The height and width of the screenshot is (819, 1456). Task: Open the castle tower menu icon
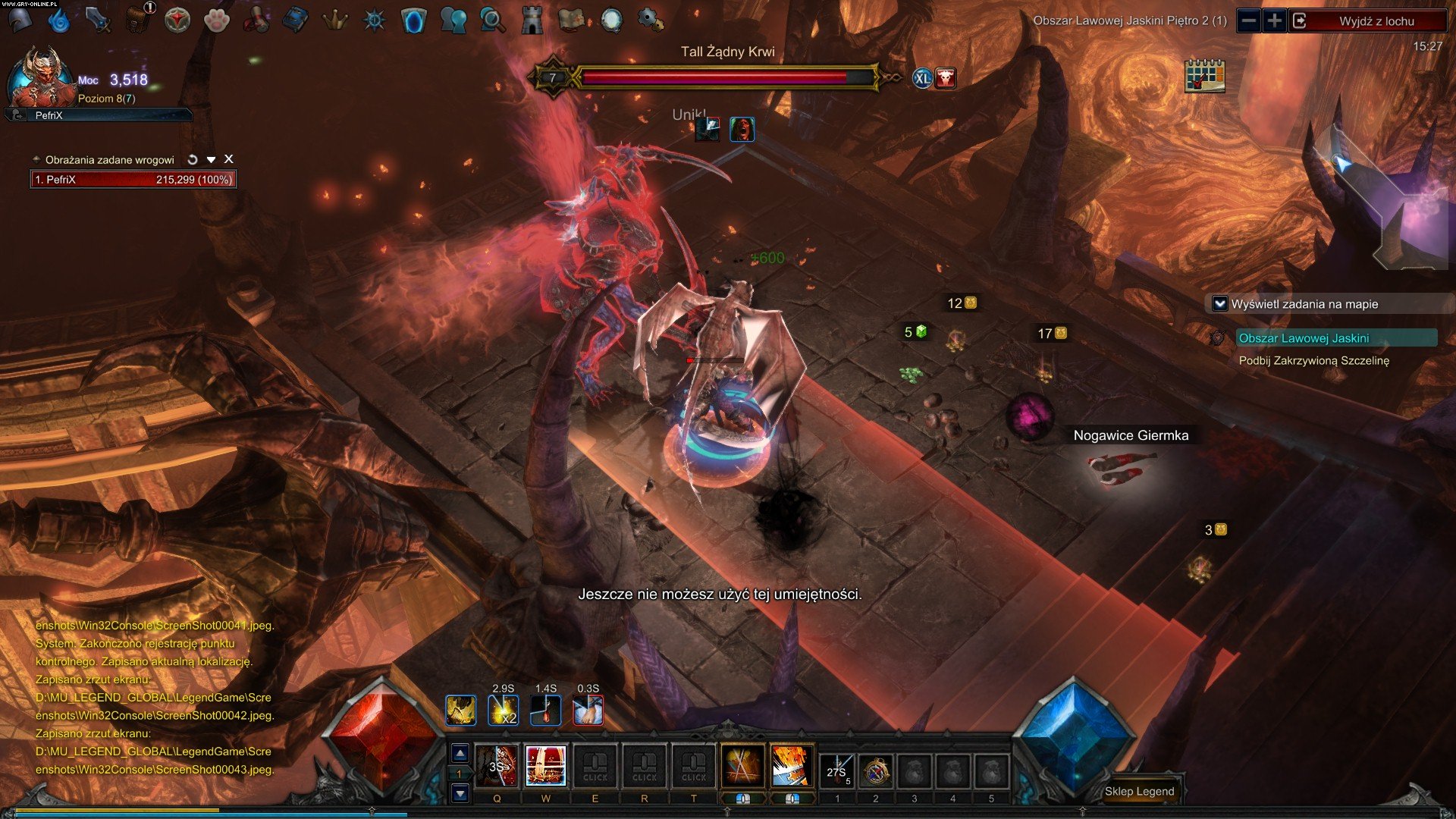click(532, 20)
